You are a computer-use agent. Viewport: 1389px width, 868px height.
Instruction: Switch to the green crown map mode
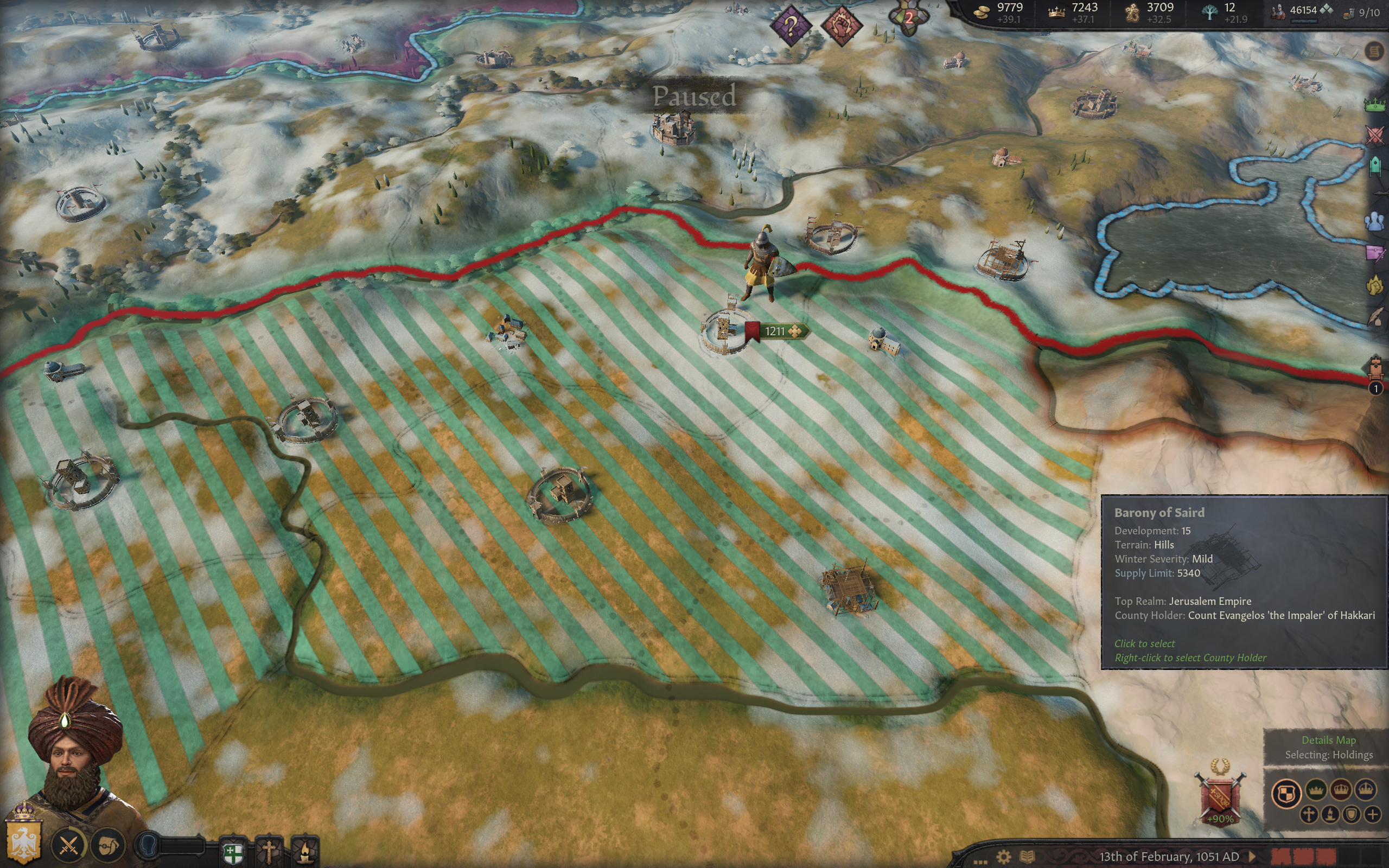1315,791
